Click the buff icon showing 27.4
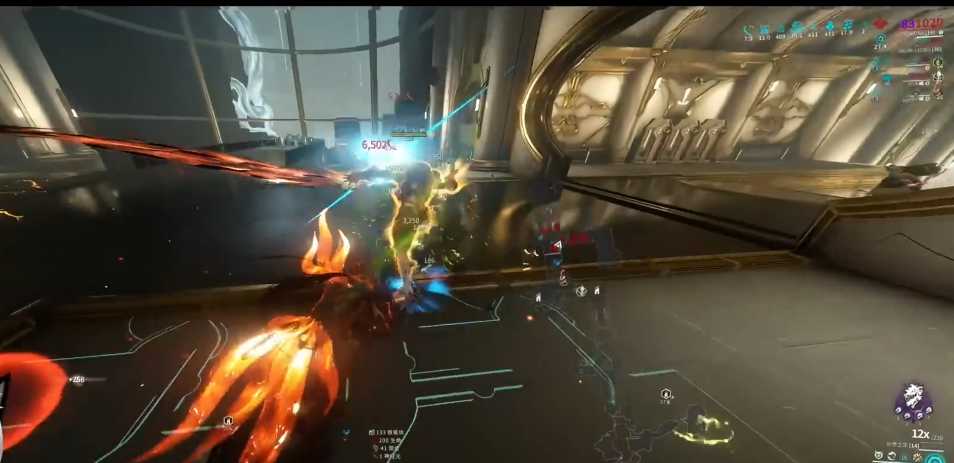 point(880,38)
